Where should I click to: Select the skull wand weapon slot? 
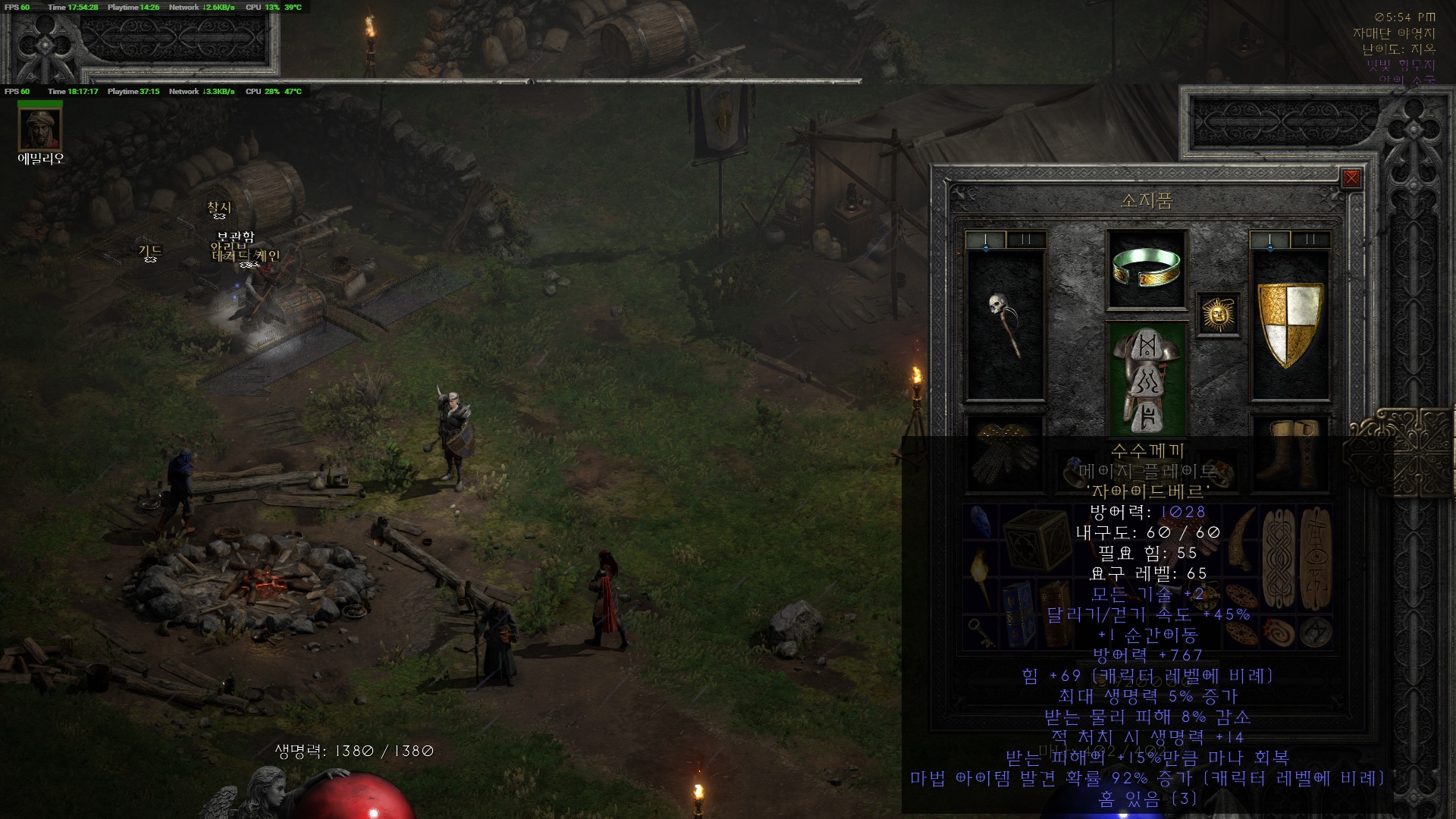1005,325
